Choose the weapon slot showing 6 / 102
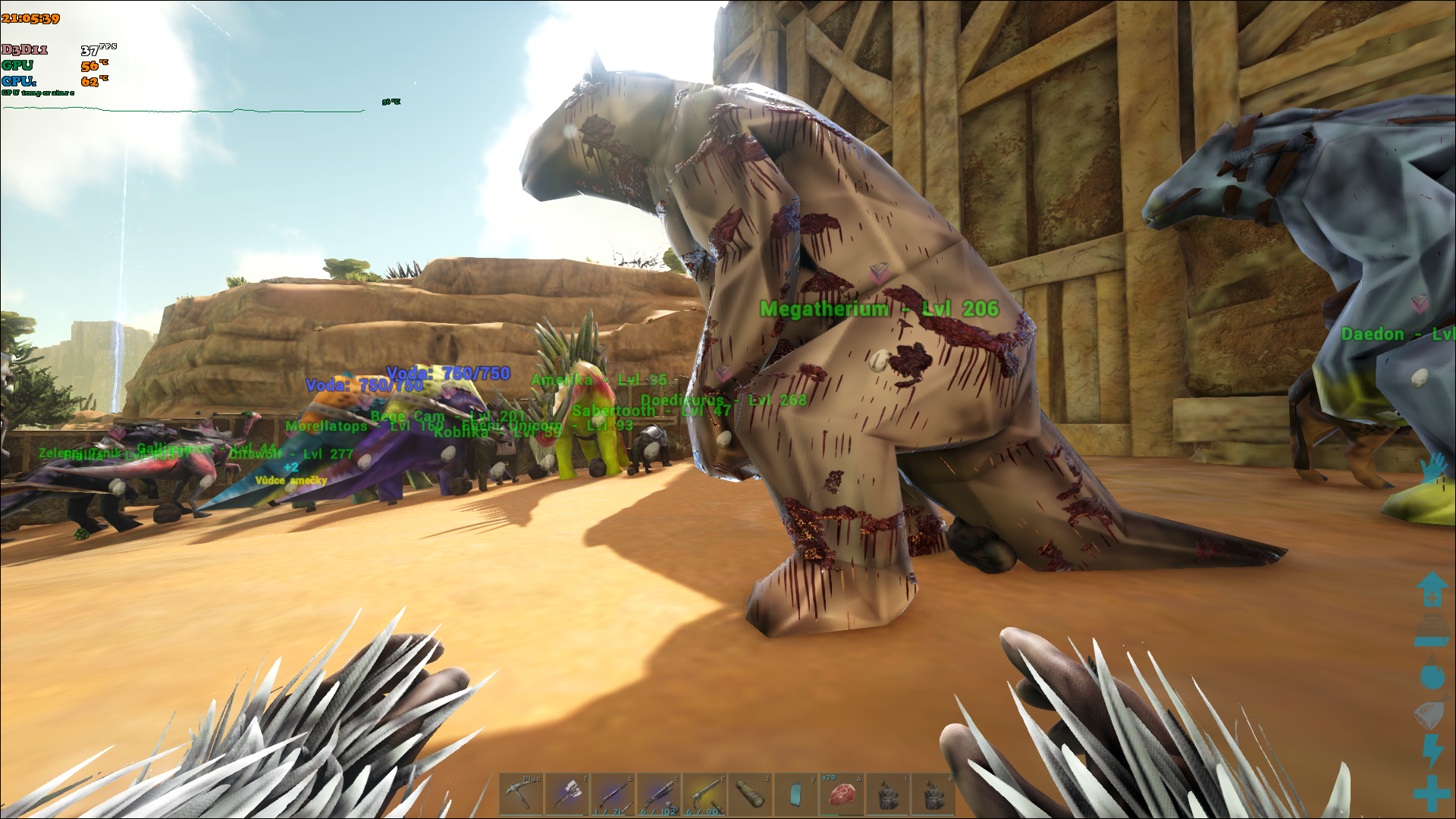Screen dimensions: 1456x819 click(x=658, y=794)
